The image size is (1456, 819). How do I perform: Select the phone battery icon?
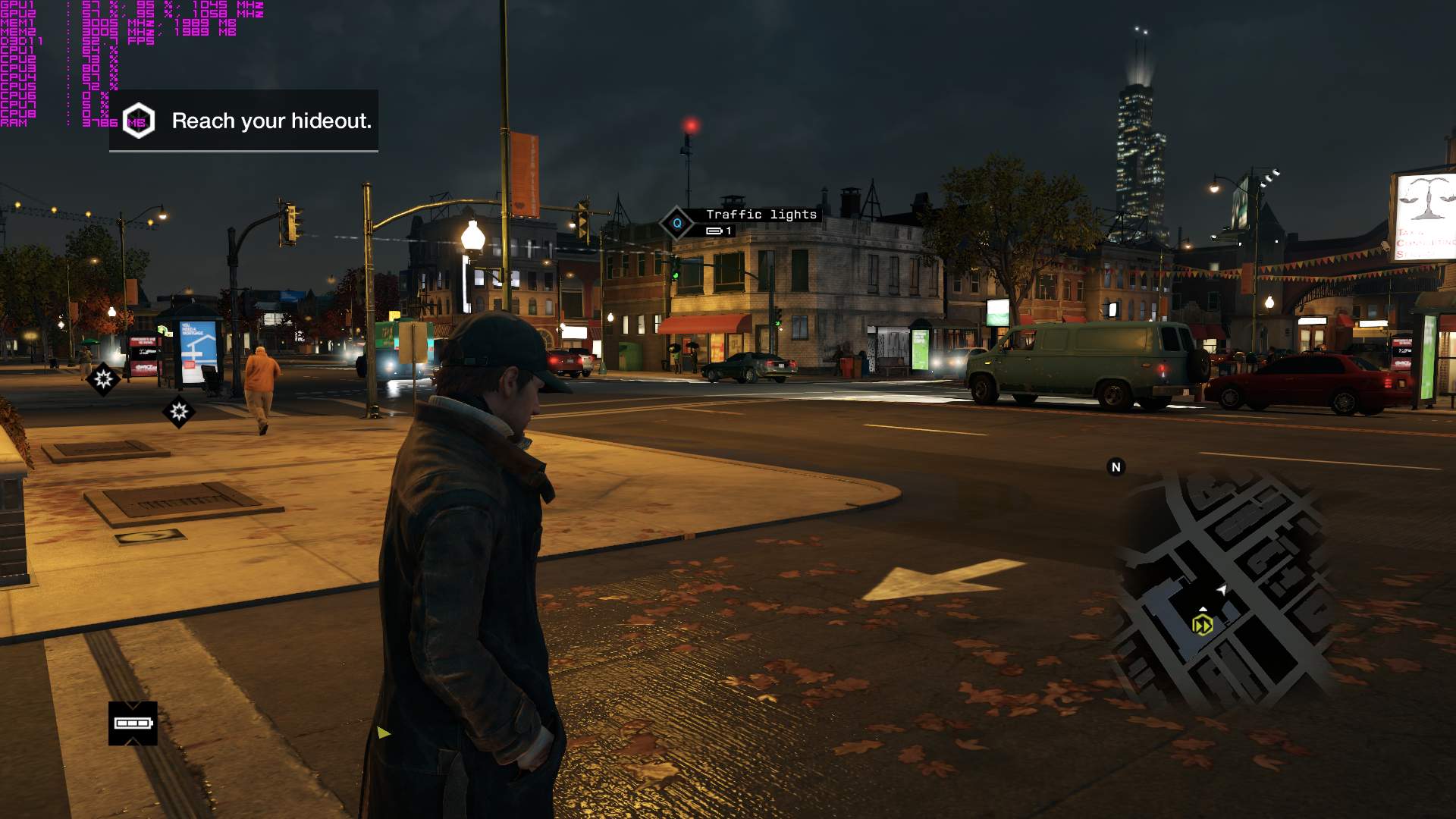point(133,723)
